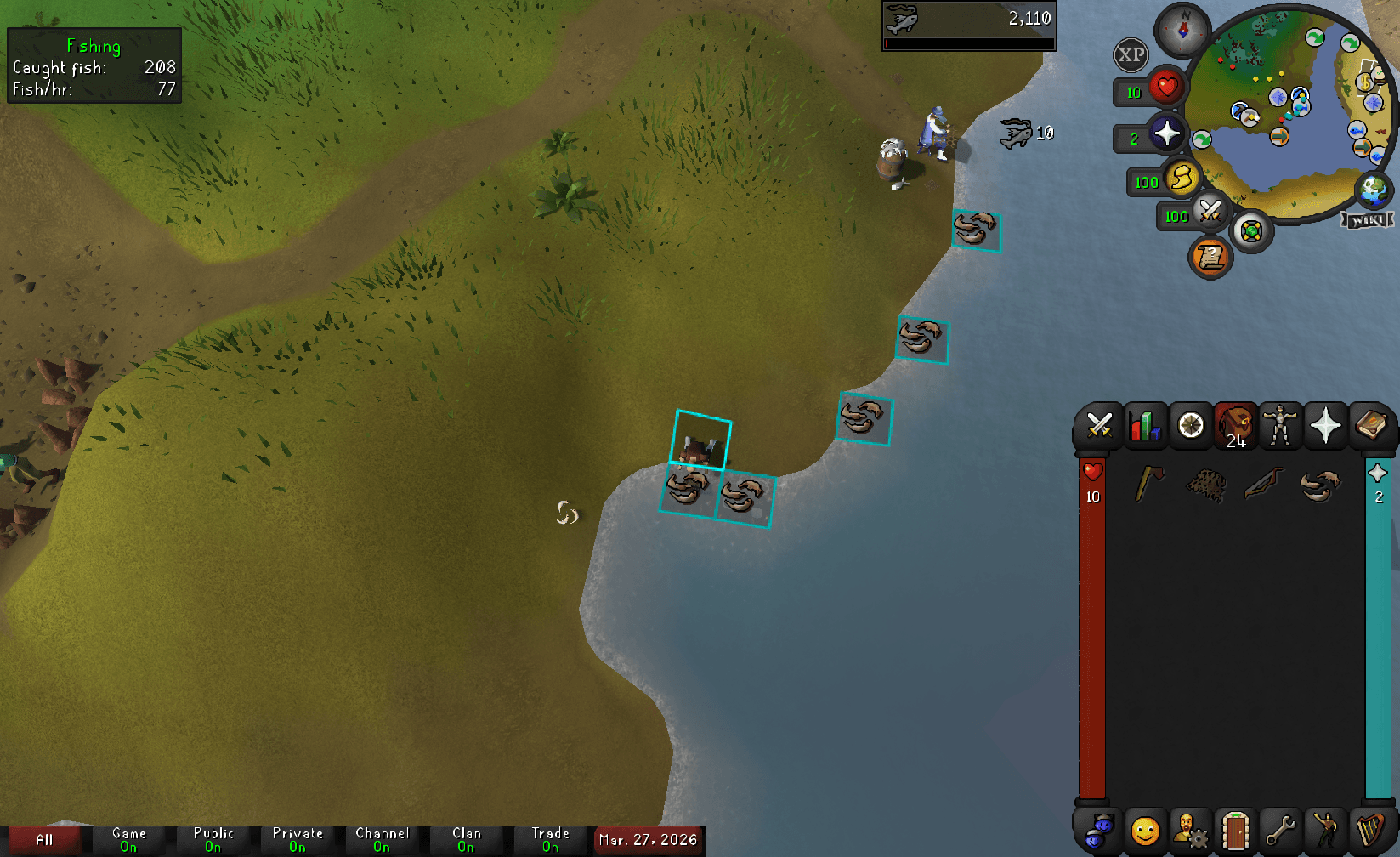This screenshot has height=857, width=1400.
Task: Open Settings with the wrench icon
Action: pos(1280,831)
